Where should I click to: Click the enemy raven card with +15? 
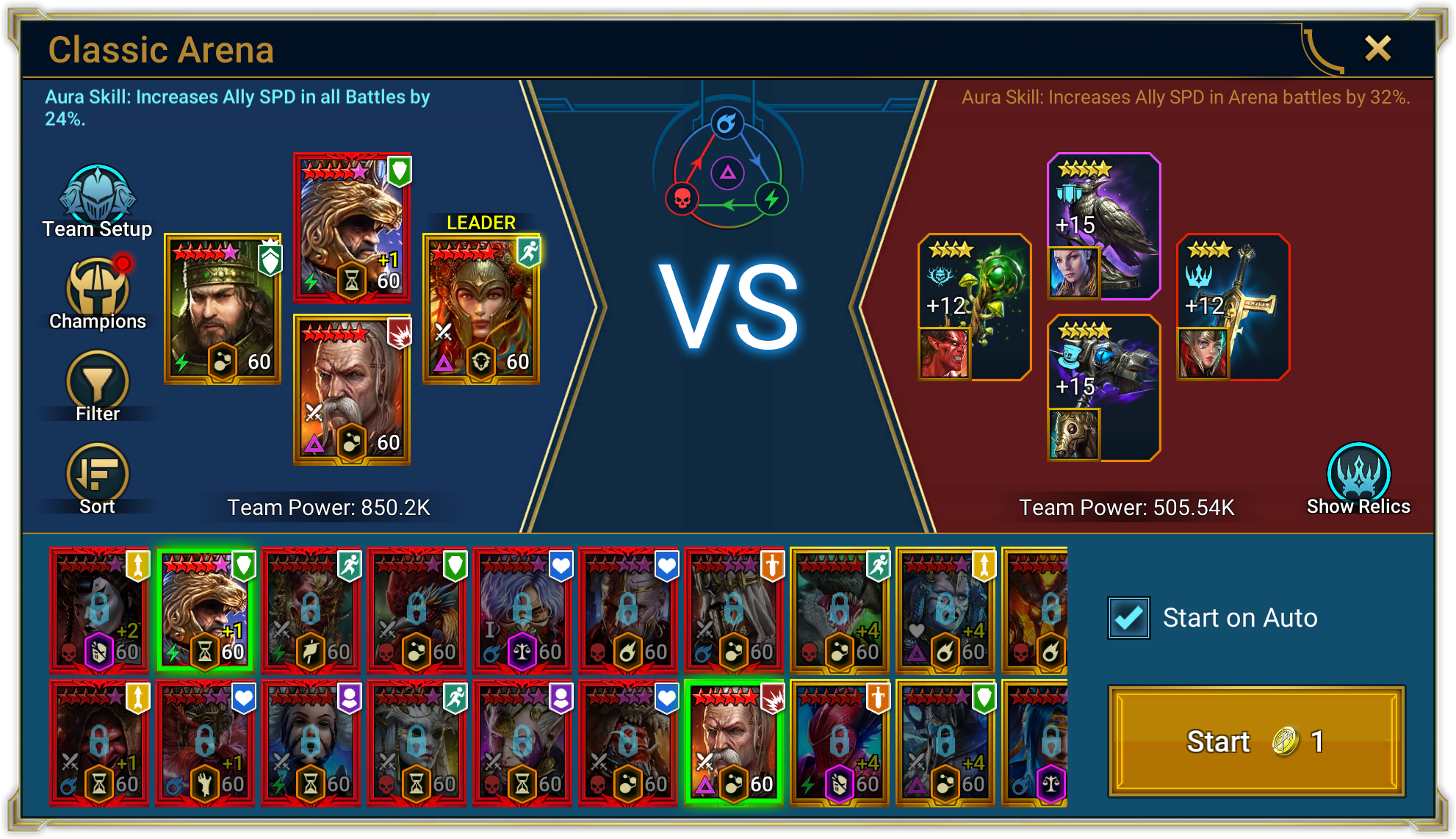(1103, 226)
